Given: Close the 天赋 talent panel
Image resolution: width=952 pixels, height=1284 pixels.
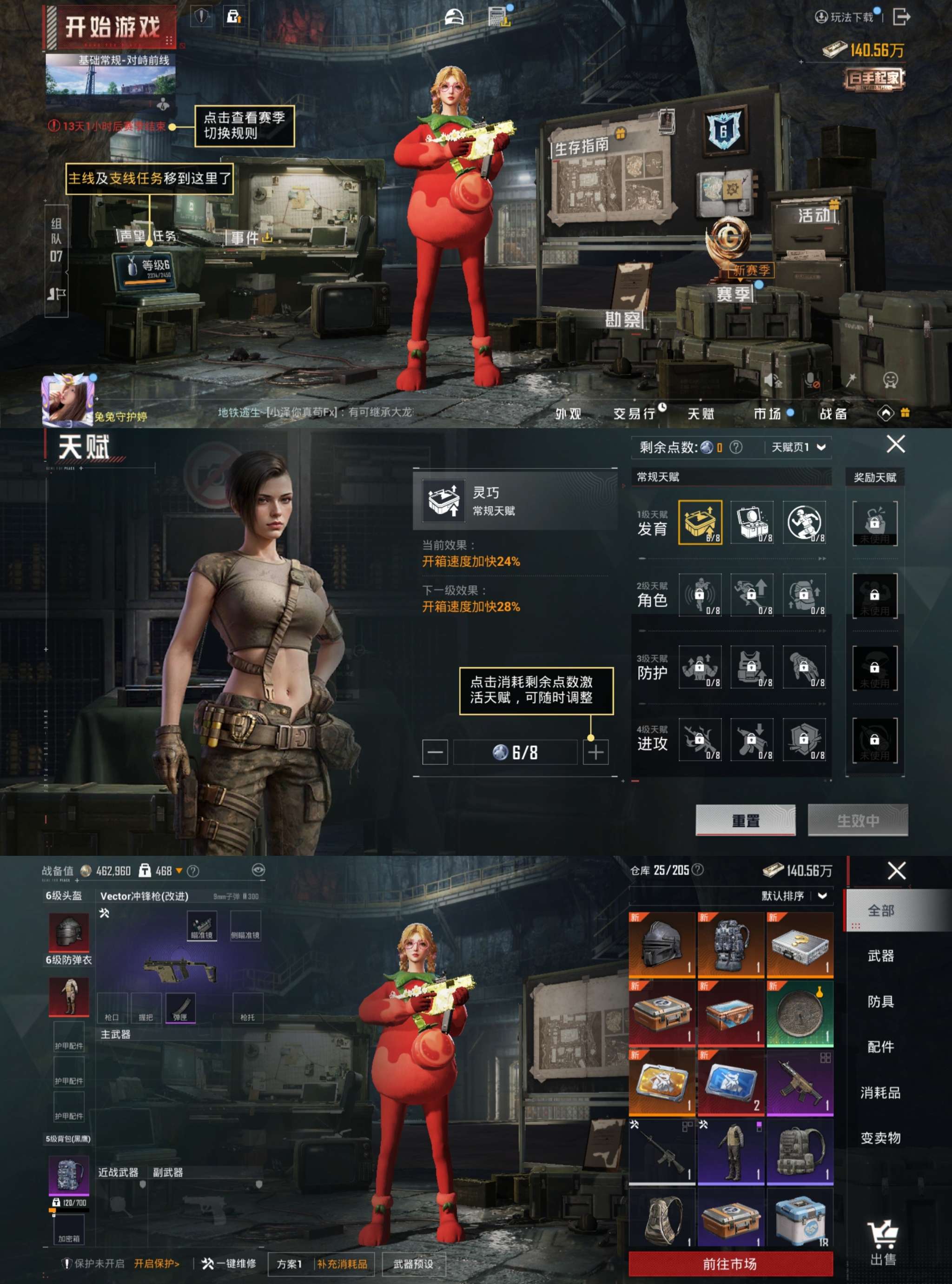Looking at the screenshot, I should tap(895, 444).
